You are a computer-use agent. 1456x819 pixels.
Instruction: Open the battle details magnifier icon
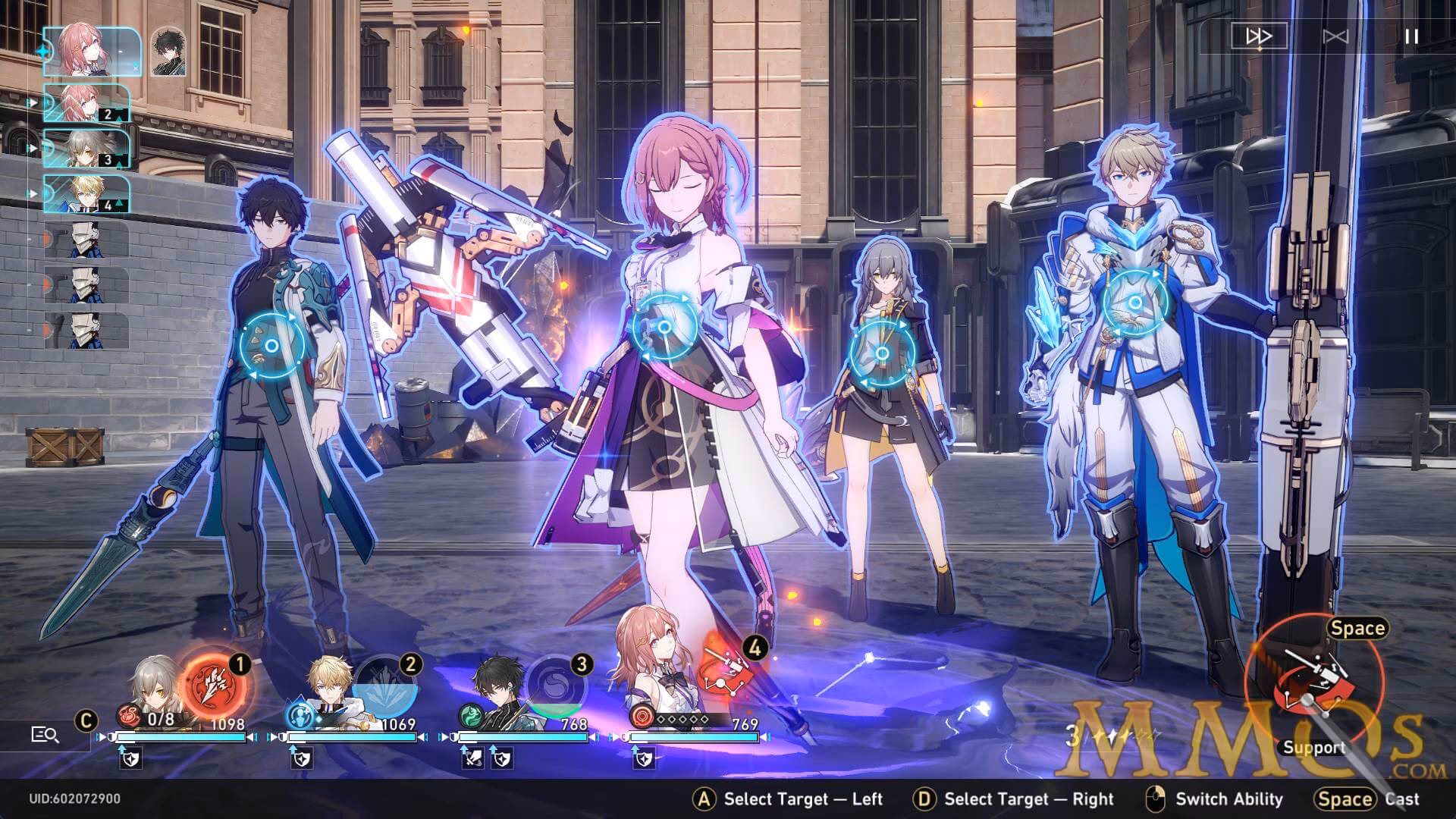pos(45,734)
